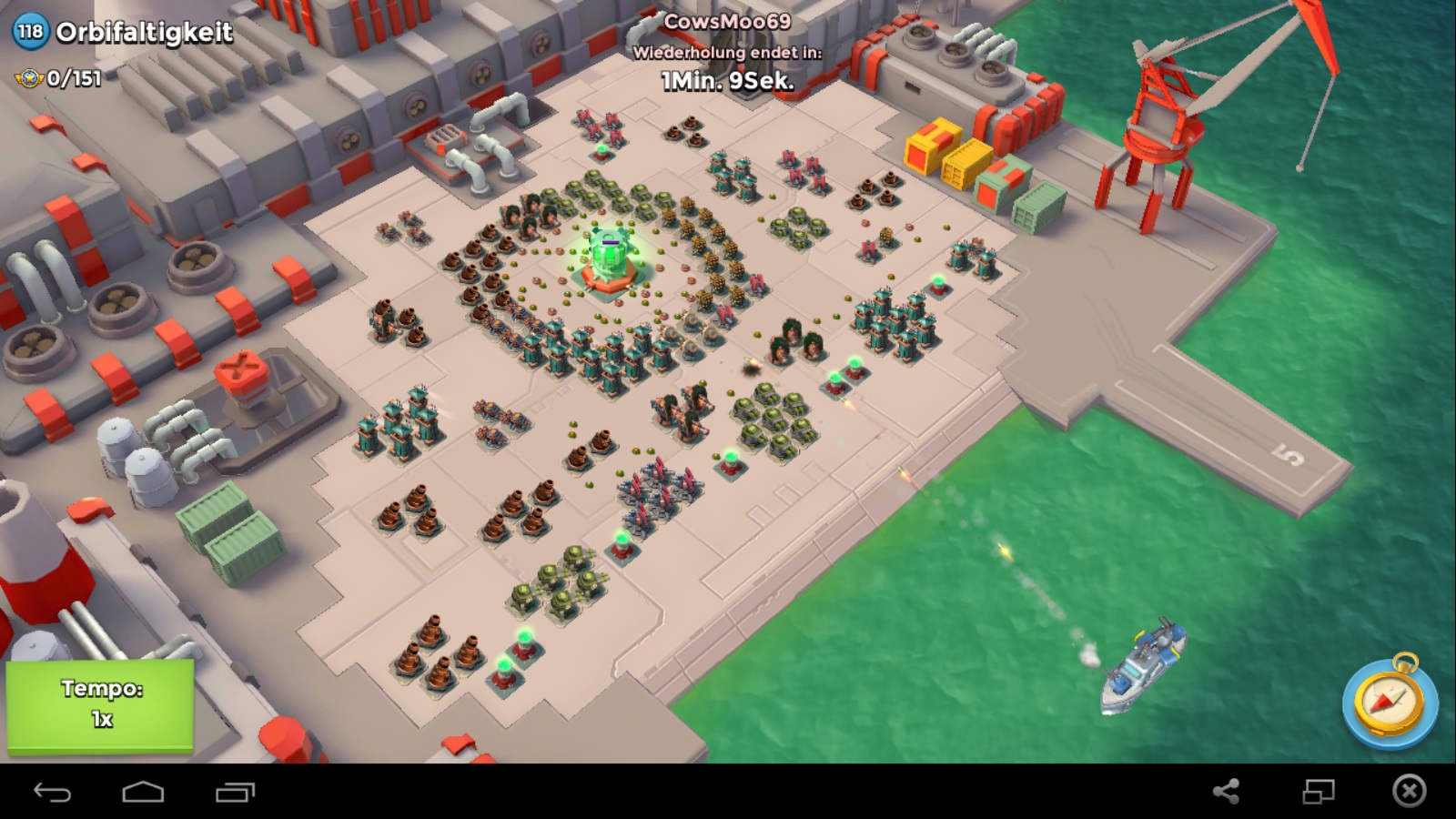Open the share icon in the navigation bar

pyautogui.click(x=1226, y=791)
